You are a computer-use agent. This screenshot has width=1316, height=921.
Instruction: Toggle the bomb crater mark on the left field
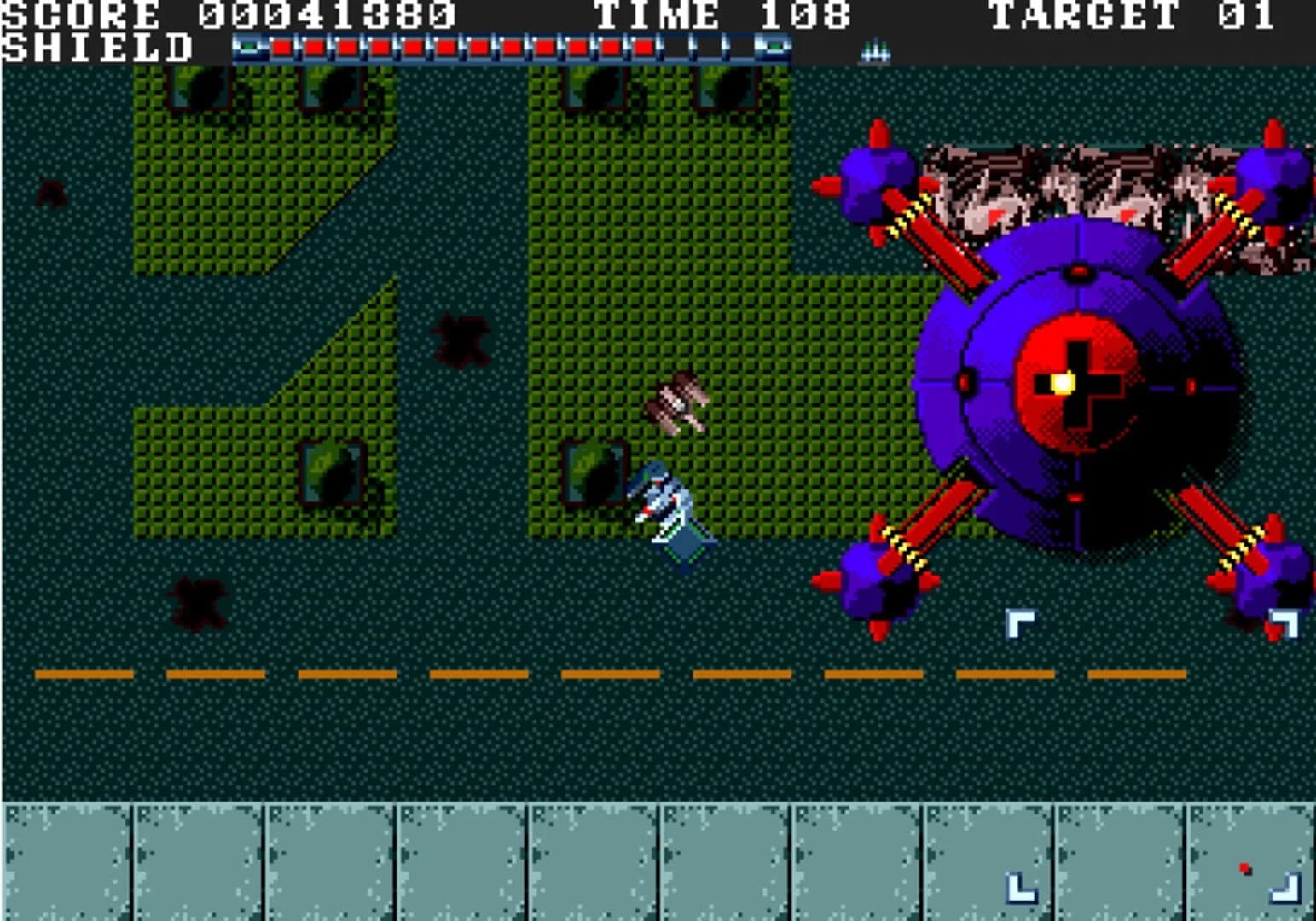(200, 605)
